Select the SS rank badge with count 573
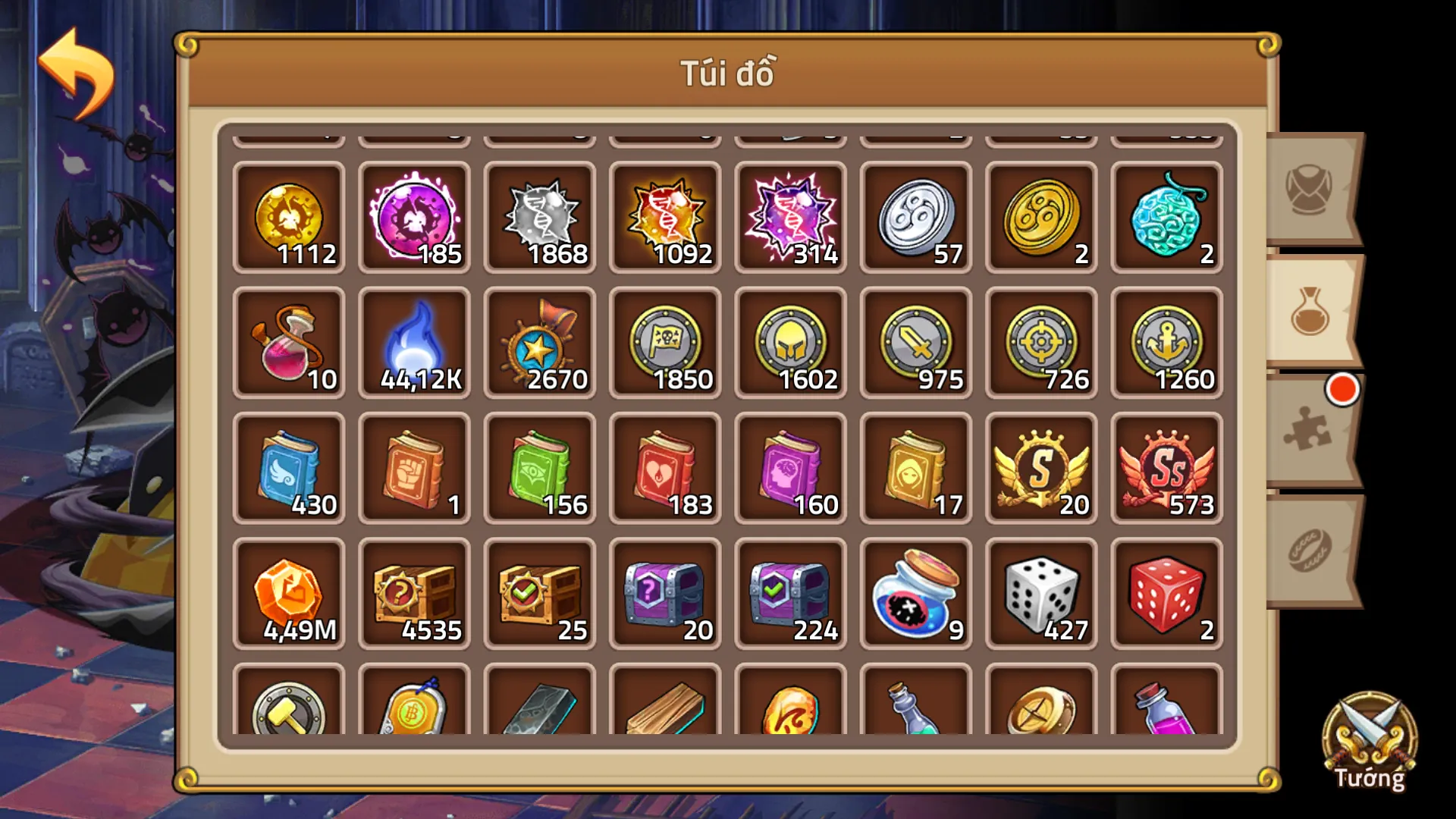Viewport: 1456px width, 819px height. pos(1166,470)
